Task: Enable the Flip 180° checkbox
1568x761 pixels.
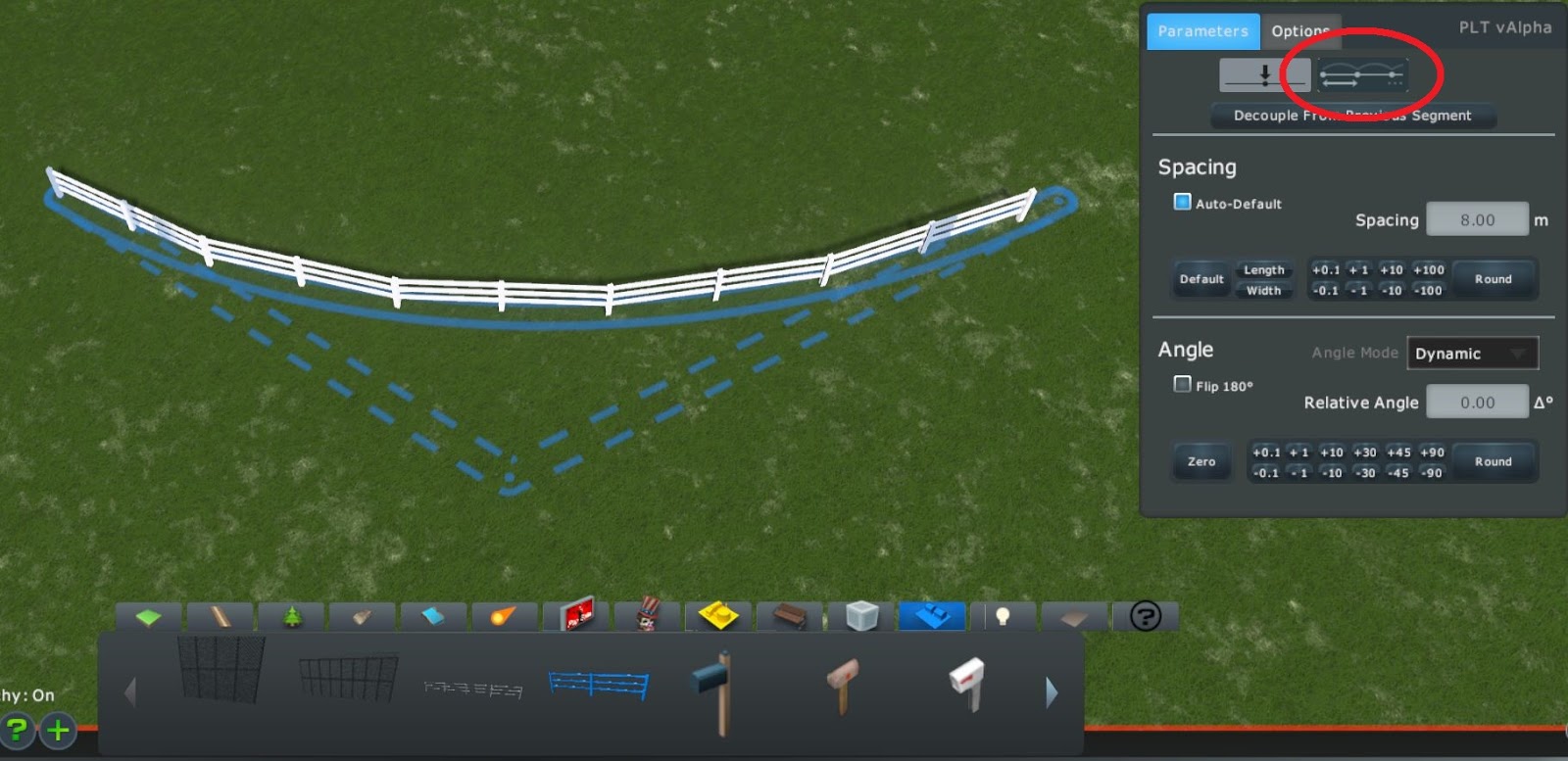Action: (1182, 384)
